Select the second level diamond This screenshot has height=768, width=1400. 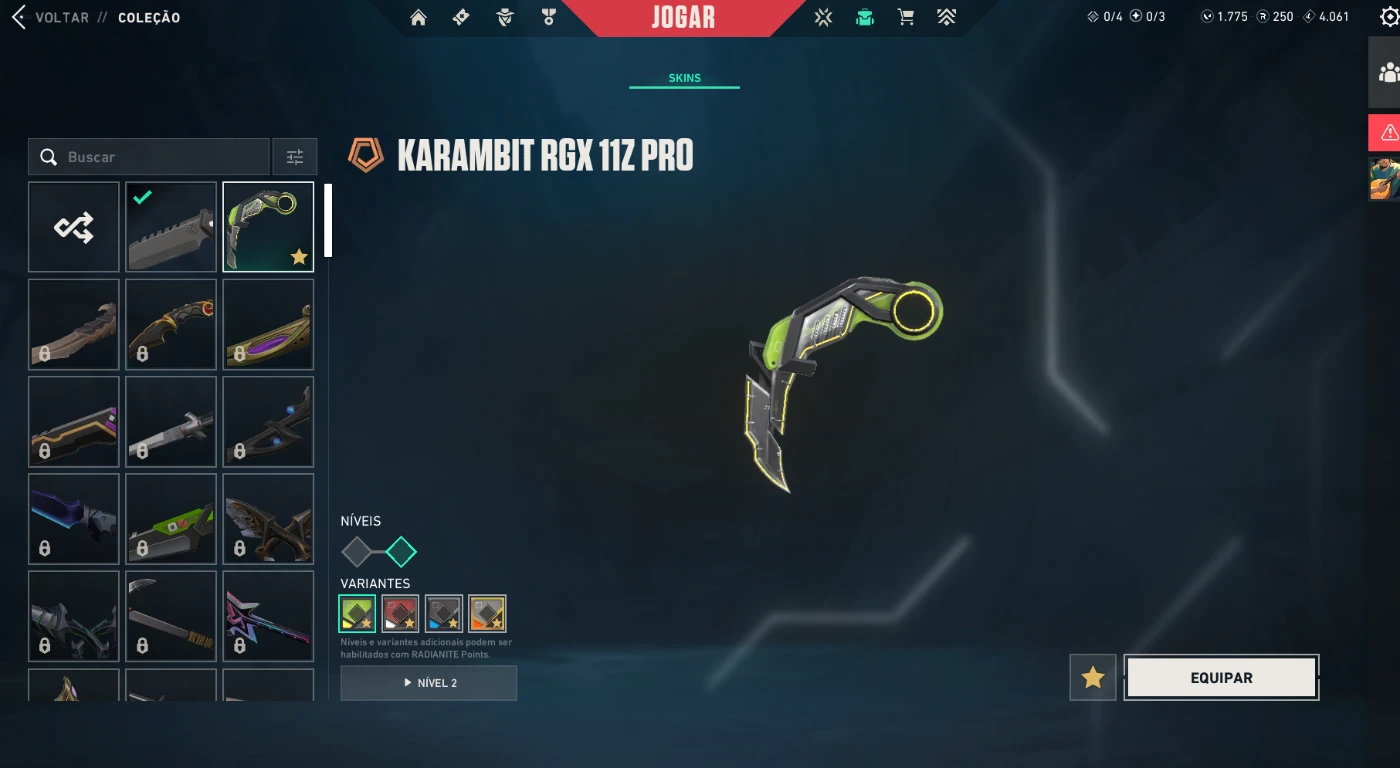pos(401,551)
